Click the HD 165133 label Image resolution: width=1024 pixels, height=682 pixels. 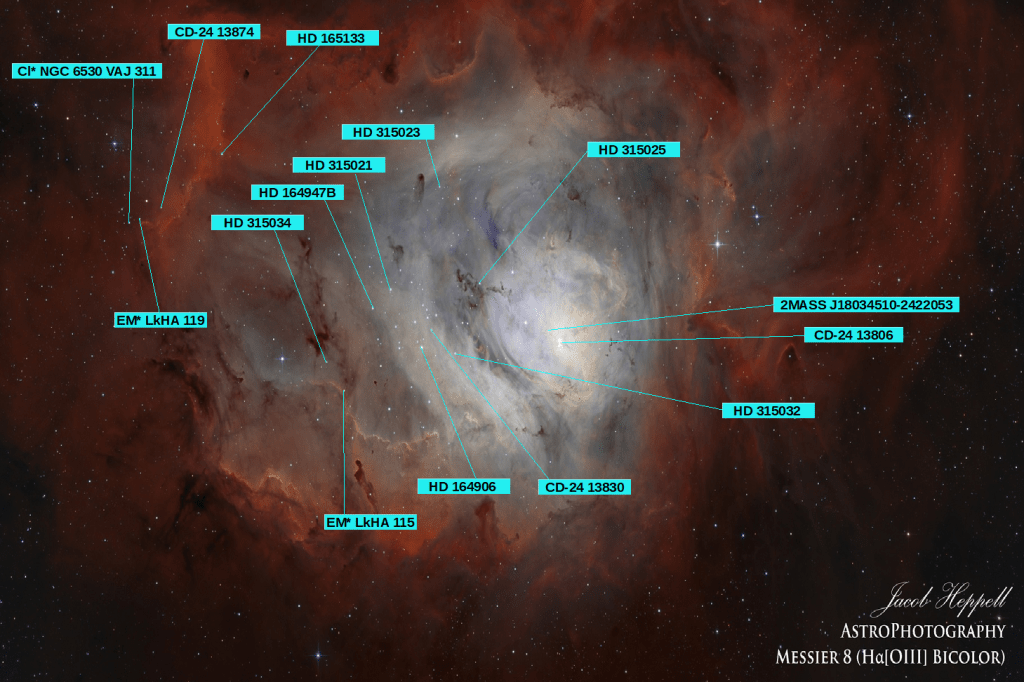(332, 38)
